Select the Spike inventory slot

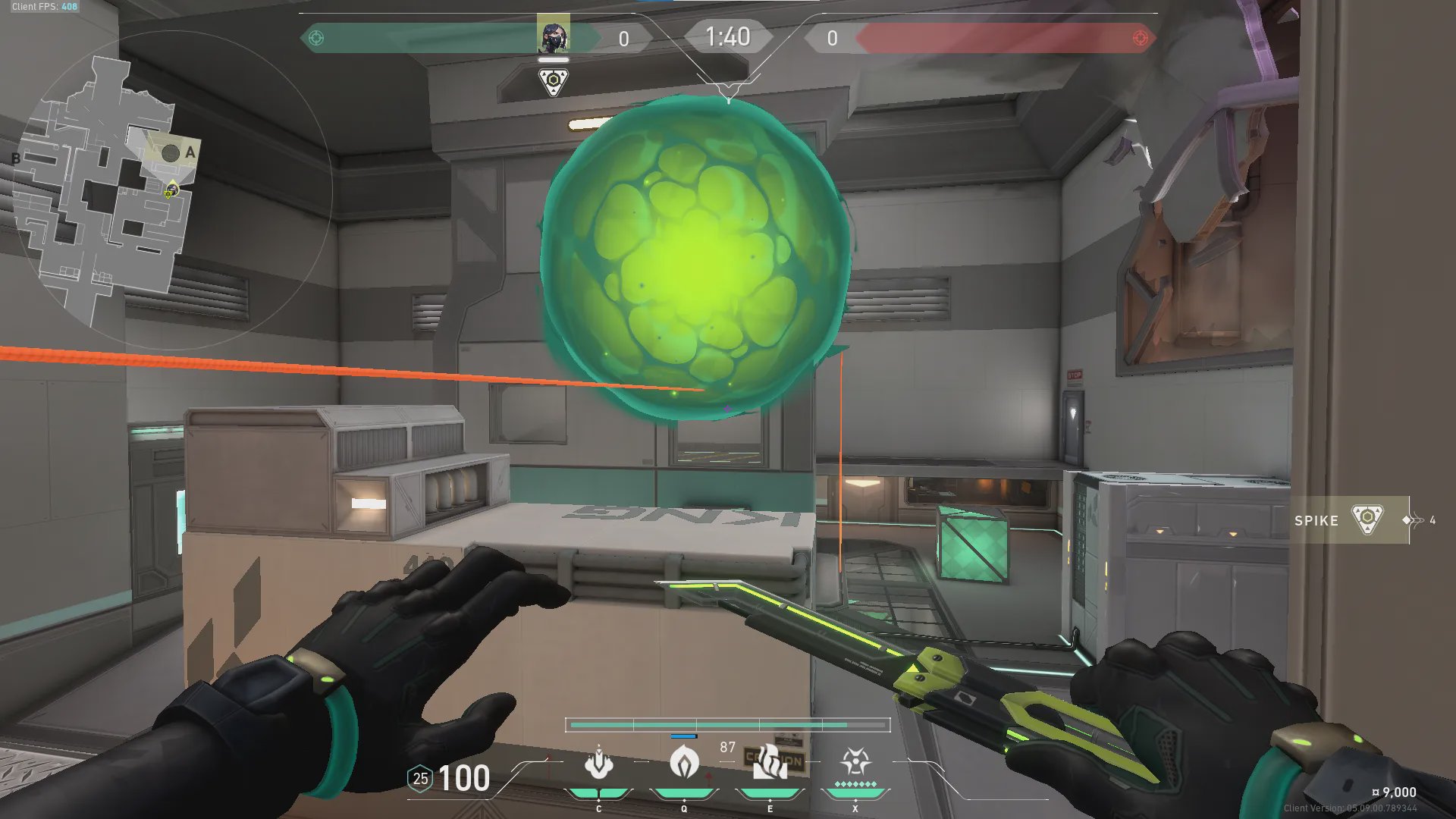click(1350, 520)
